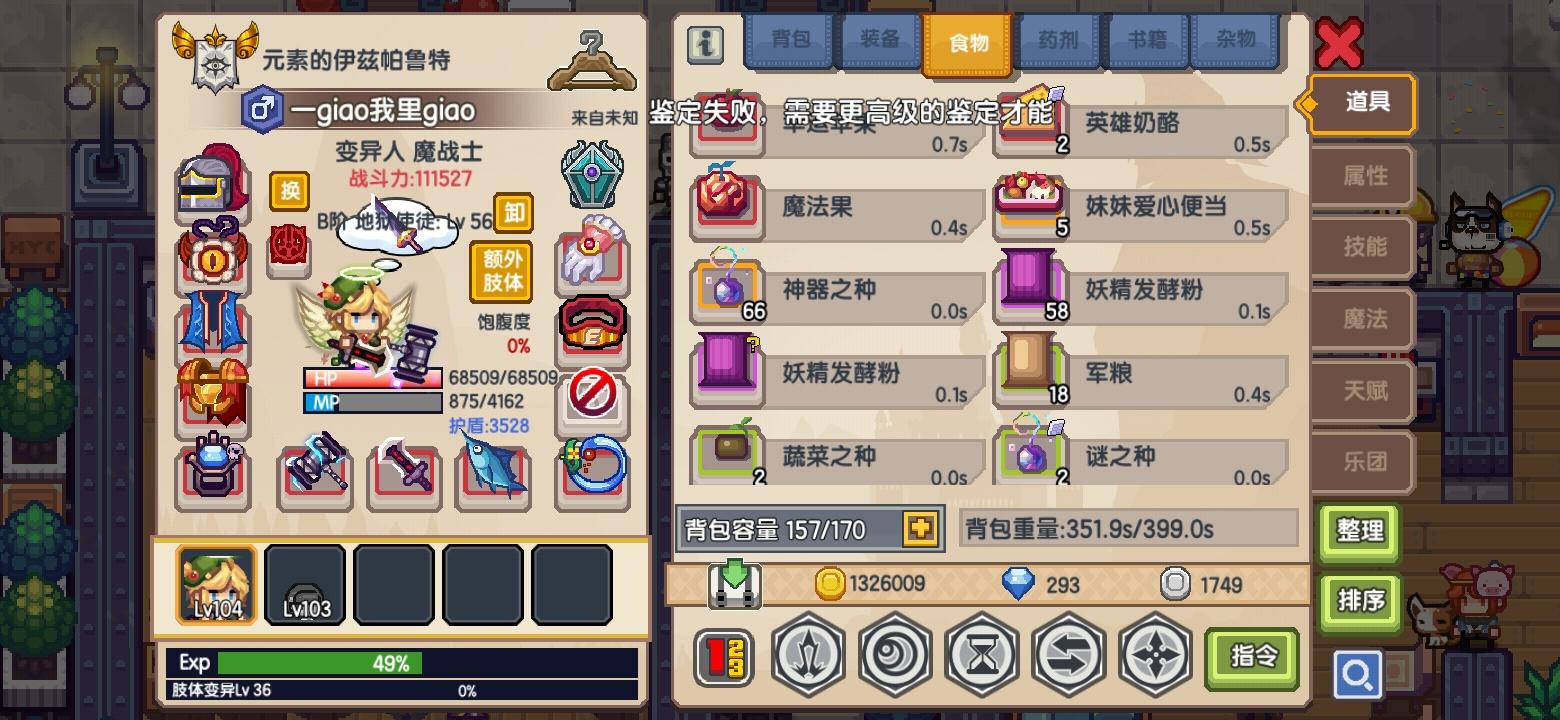Screen dimensions: 1560x720
Task: Select the helmet equipment slot icon
Action: pos(213,182)
